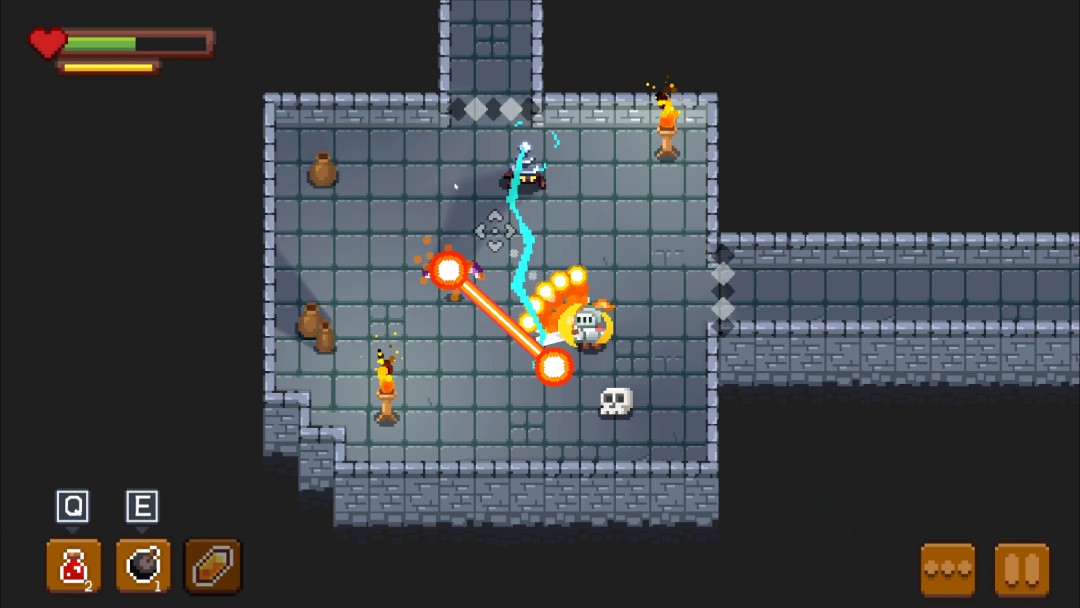Screen dimensions: 1080x608
Task: Use the red health potion slot
Action: 73,566
